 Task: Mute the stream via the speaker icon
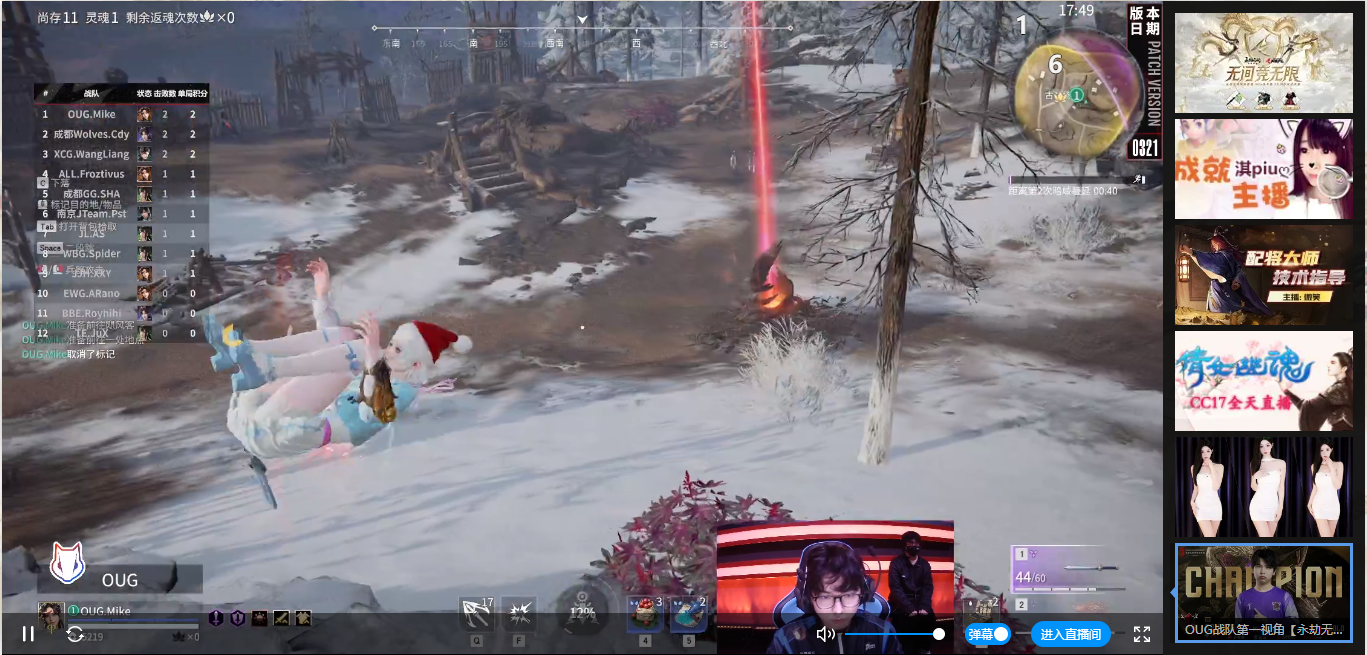point(825,634)
